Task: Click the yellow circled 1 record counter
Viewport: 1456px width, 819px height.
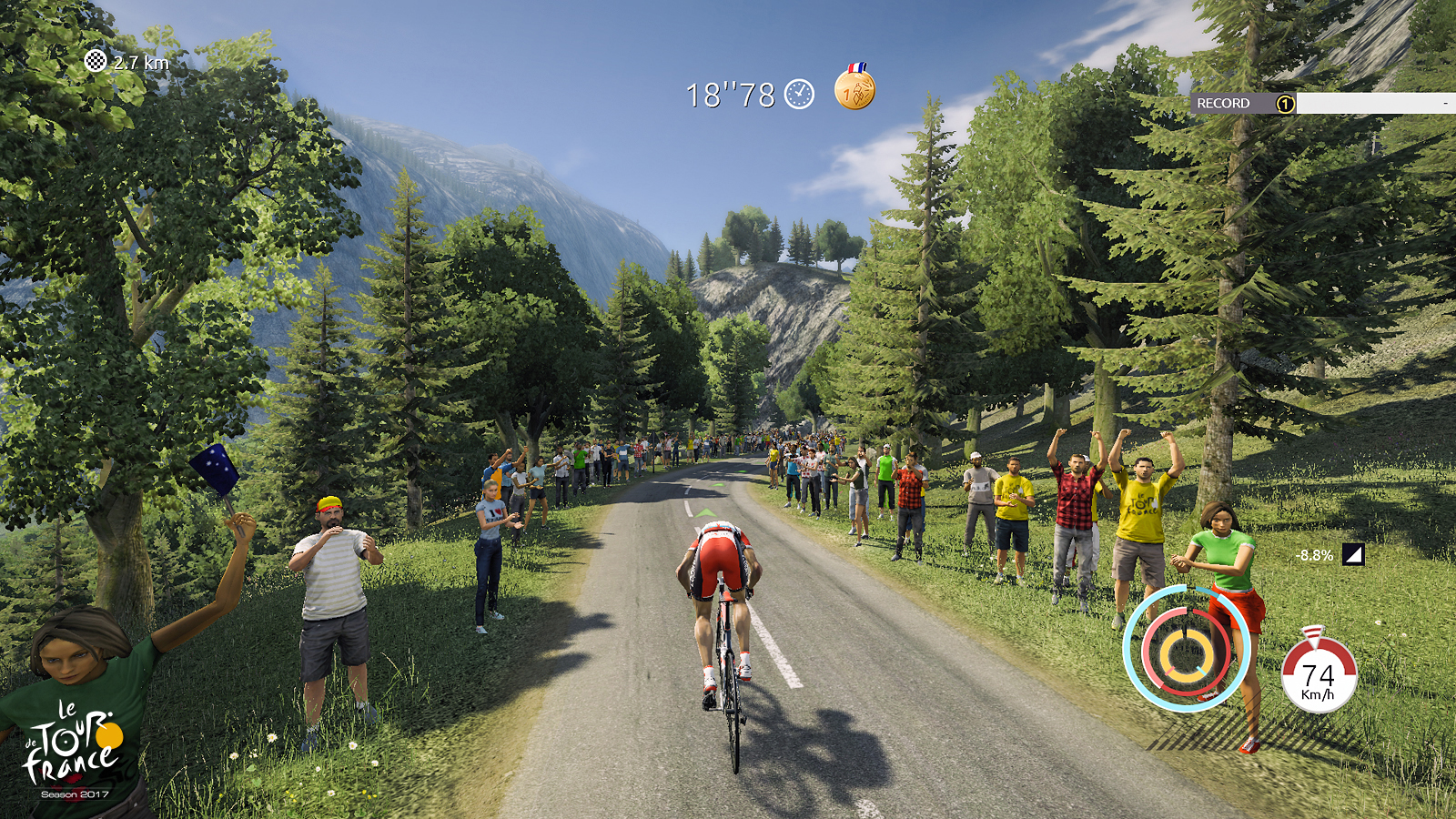Action: pos(1285,105)
